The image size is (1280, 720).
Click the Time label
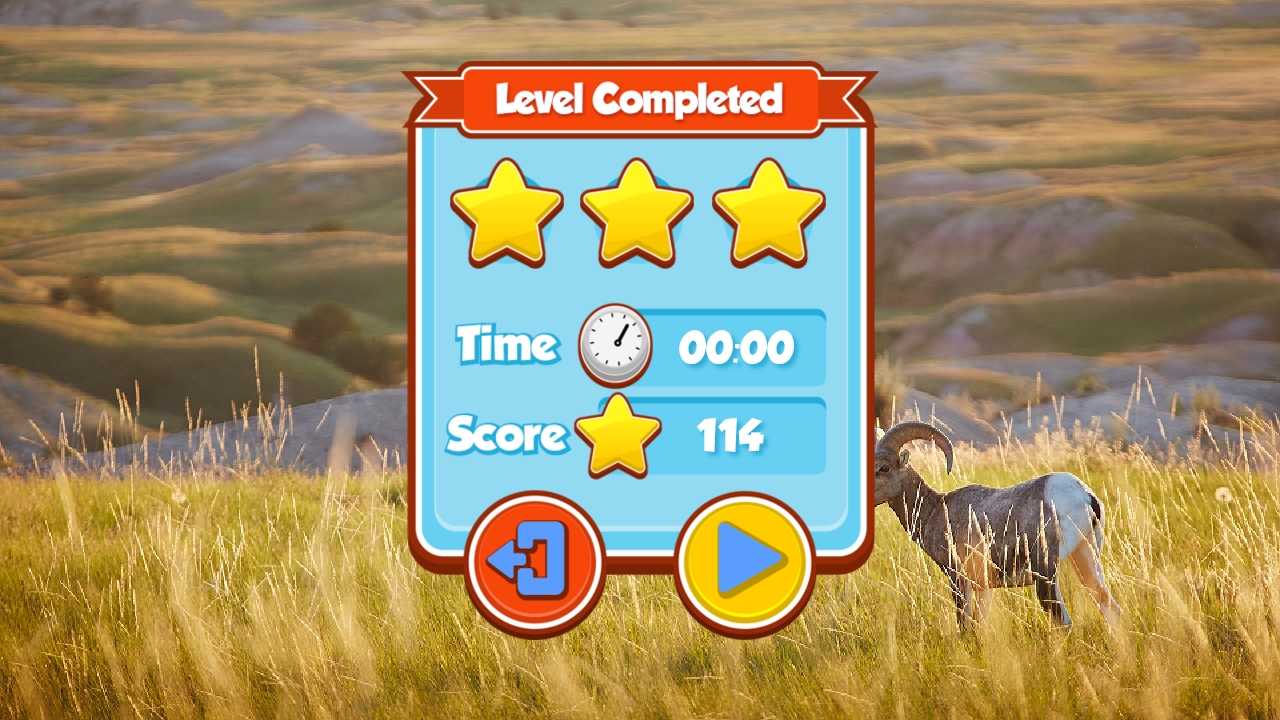click(505, 345)
